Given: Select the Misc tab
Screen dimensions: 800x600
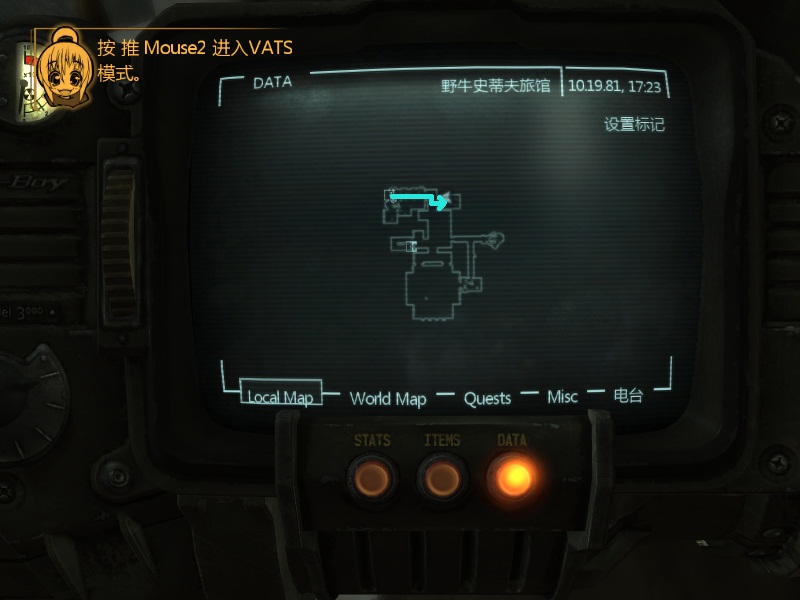Looking at the screenshot, I should coord(562,397).
